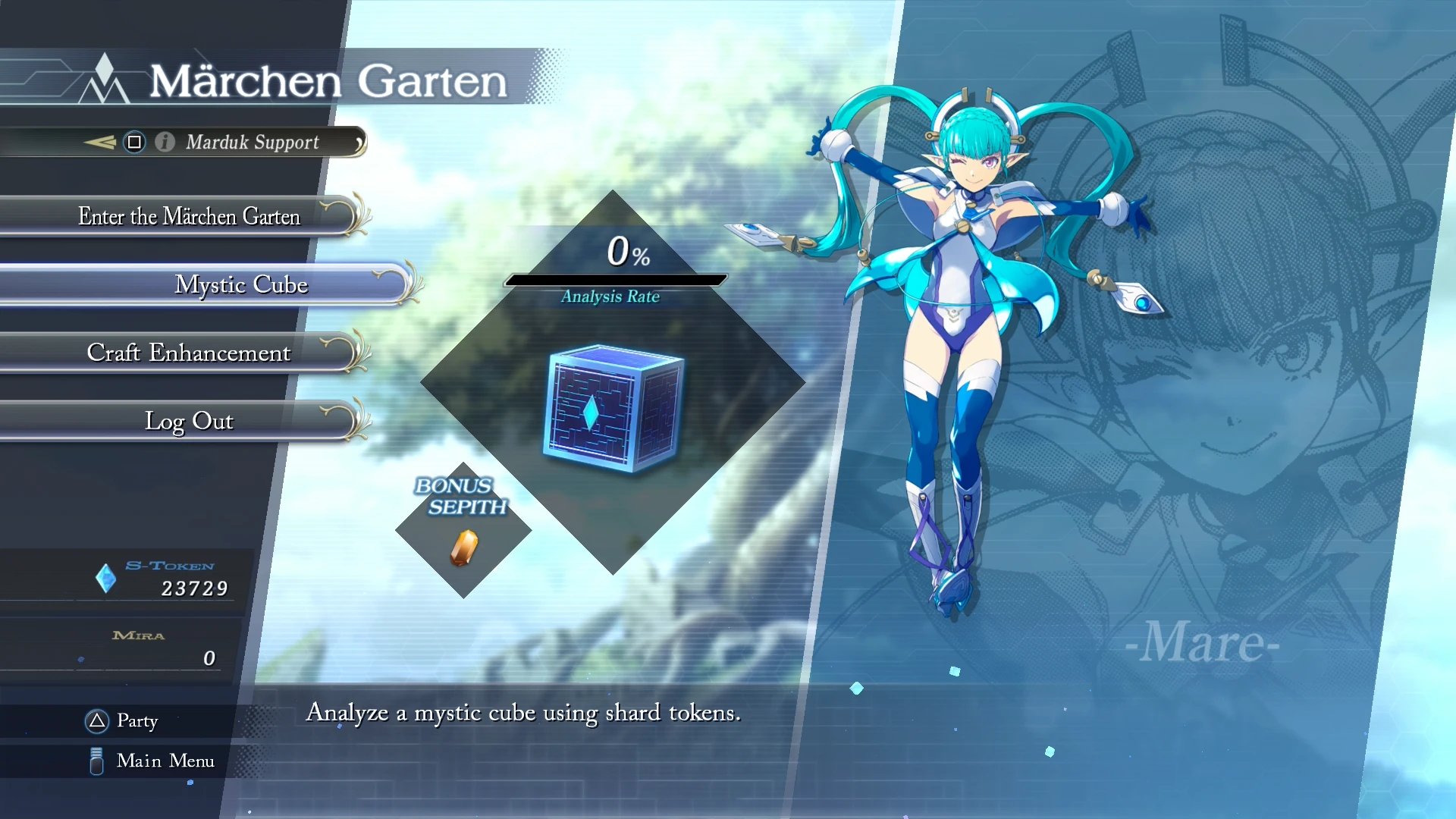Select the Bonus Sepith crystal
This screenshot has height=819, width=1456.
(x=464, y=547)
